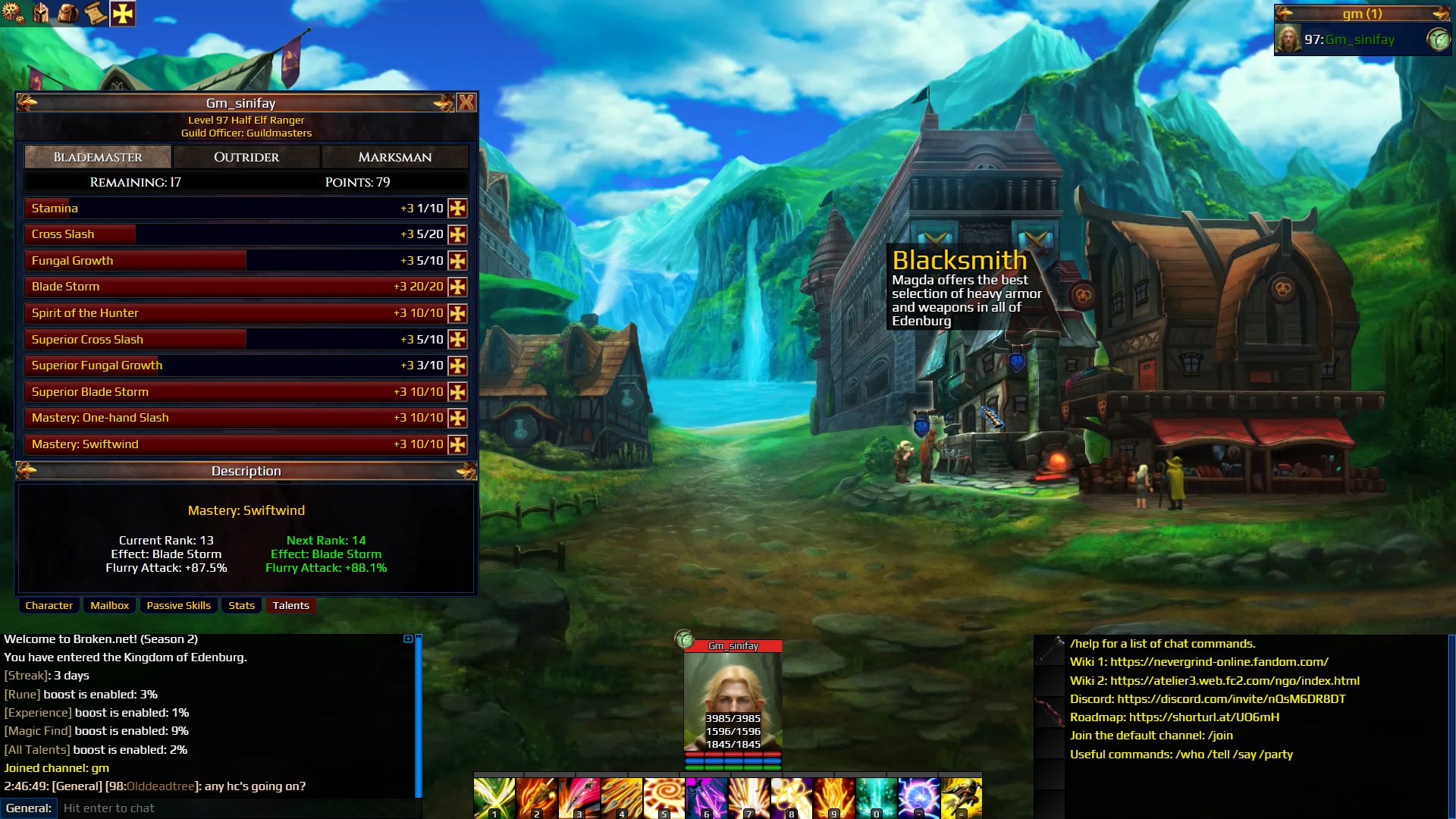This screenshot has width=1456, height=819.
Task: Add a point to Stamina talent
Action: [457, 209]
